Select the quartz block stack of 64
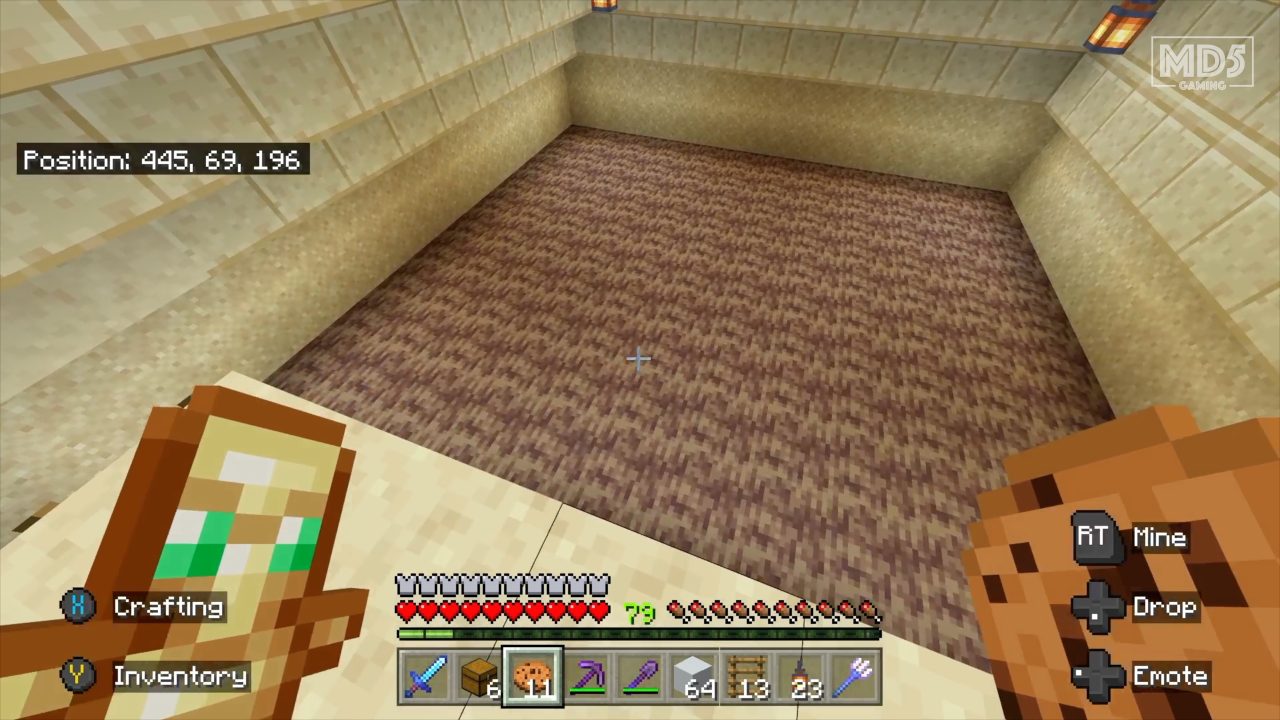The height and width of the screenshot is (720, 1280). pyautogui.click(x=694, y=678)
